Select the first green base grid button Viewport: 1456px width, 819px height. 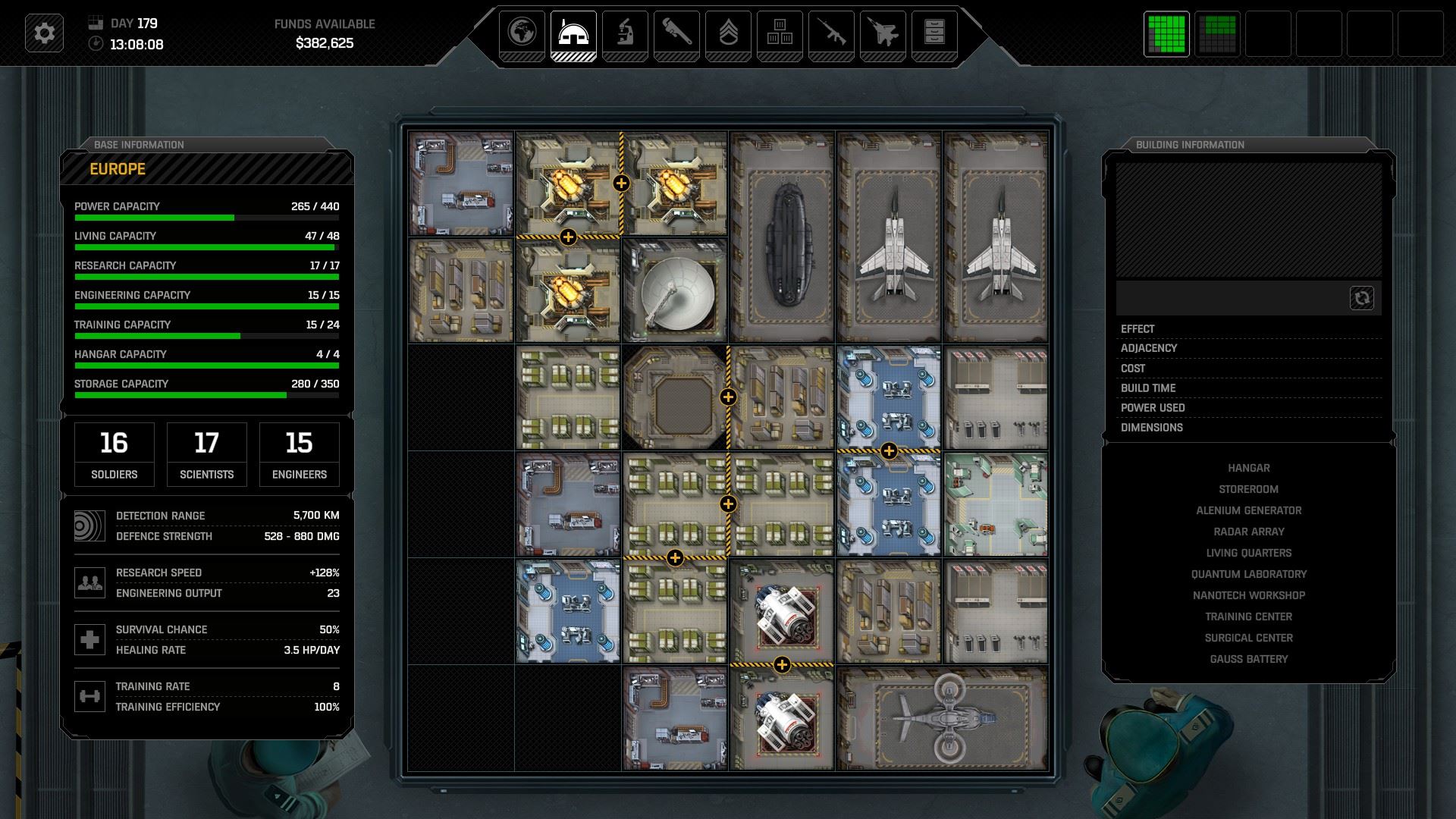[1166, 34]
